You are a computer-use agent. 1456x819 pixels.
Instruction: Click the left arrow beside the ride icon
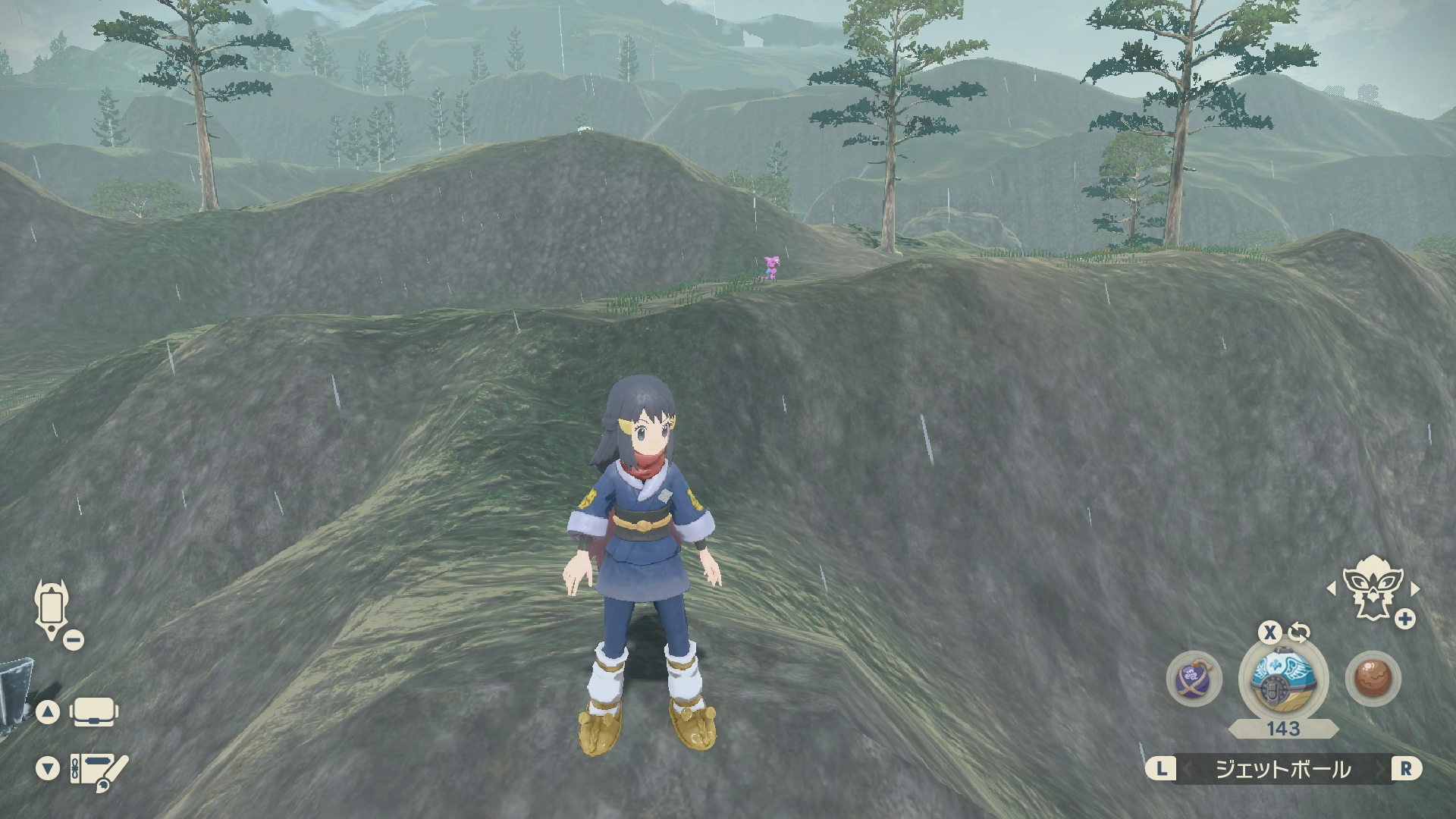point(1332,588)
